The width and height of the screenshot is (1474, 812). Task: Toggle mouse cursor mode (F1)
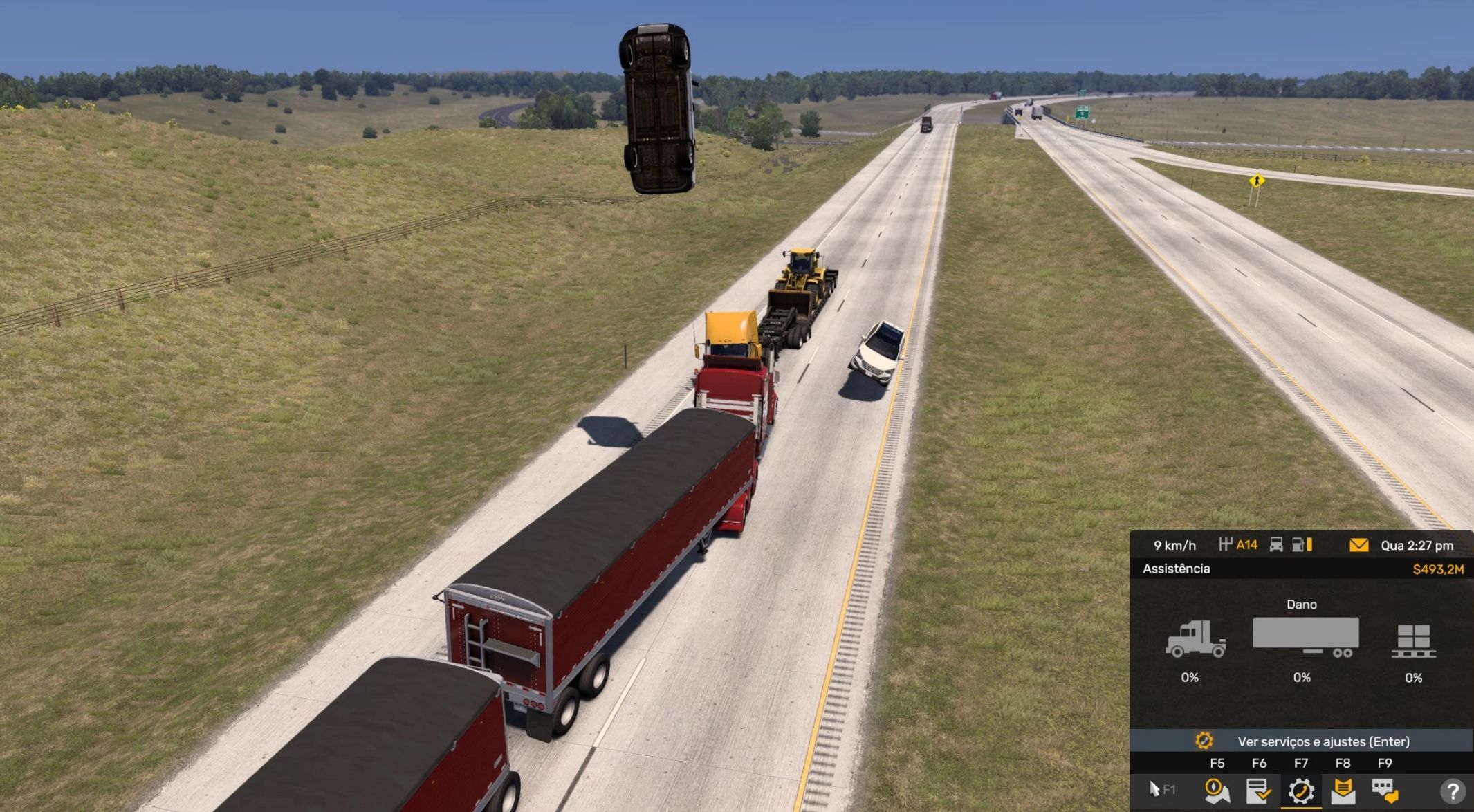1154,790
